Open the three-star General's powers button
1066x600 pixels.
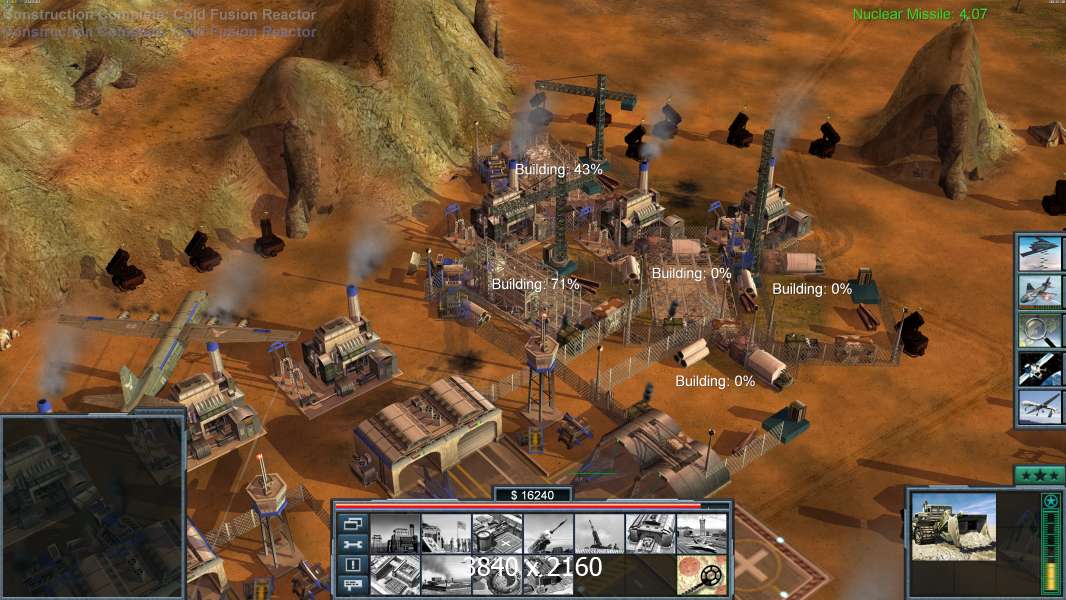(1038, 475)
